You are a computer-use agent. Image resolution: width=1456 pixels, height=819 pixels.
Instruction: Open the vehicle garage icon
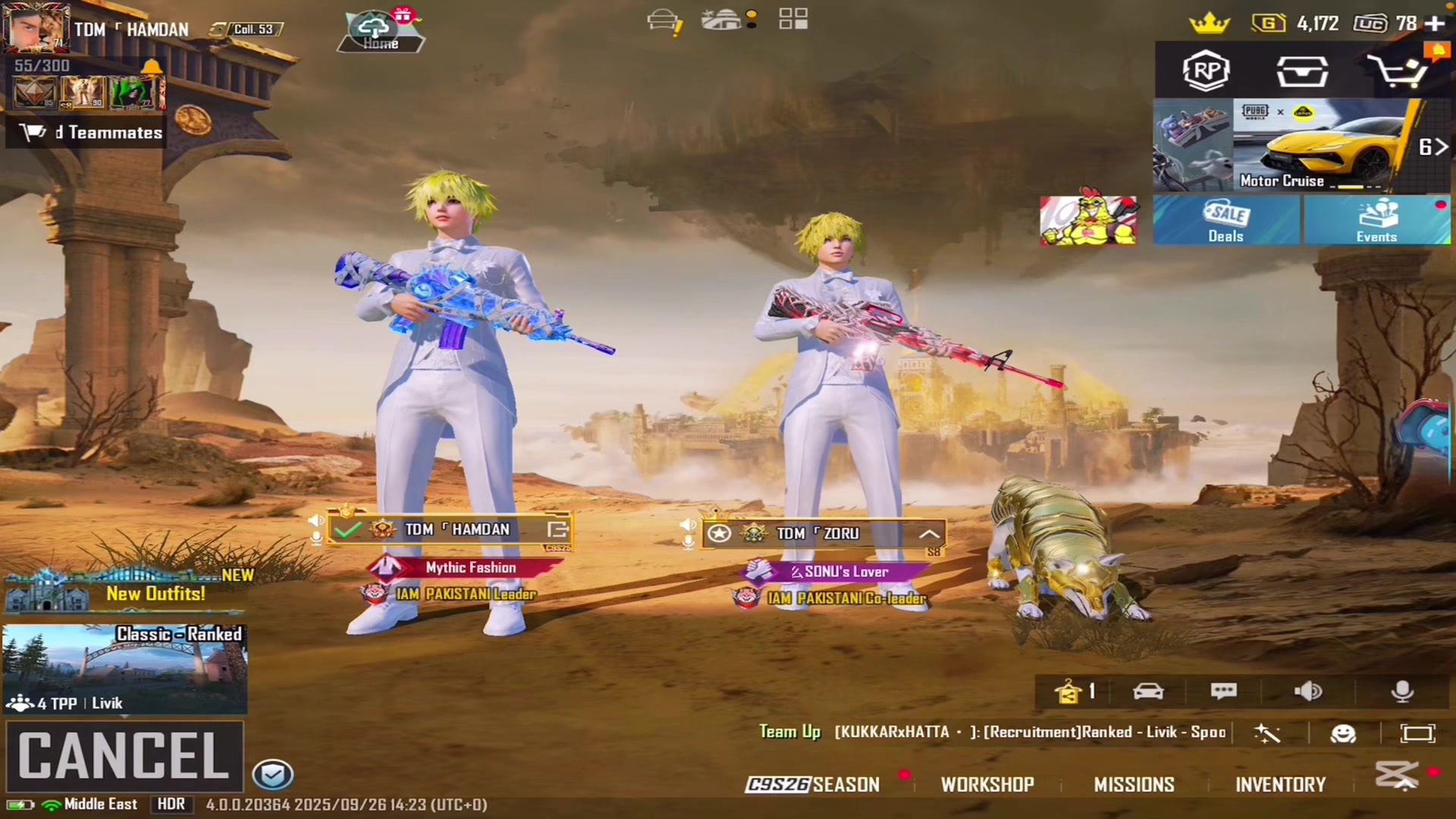pos(1148,691)
